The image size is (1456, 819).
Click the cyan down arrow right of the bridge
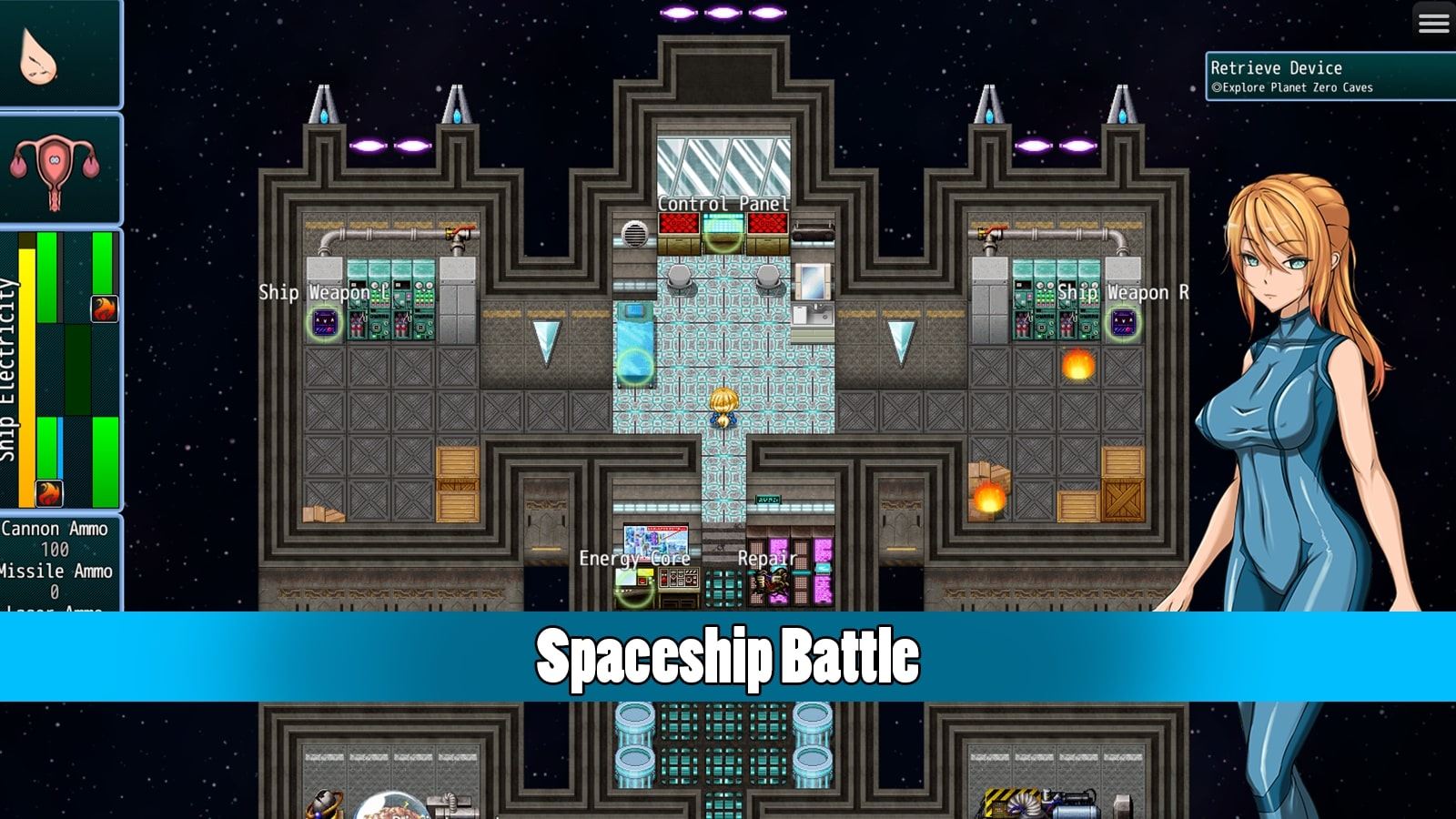902,341
